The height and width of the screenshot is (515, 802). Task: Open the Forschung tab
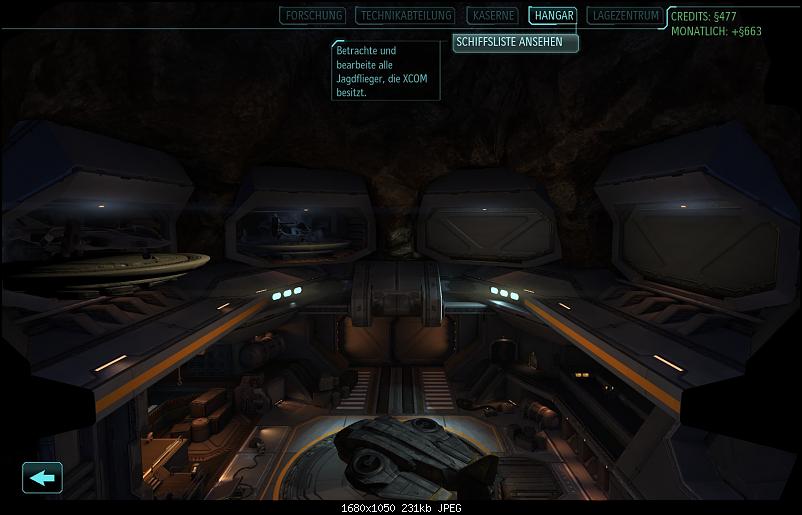(313, 16)
